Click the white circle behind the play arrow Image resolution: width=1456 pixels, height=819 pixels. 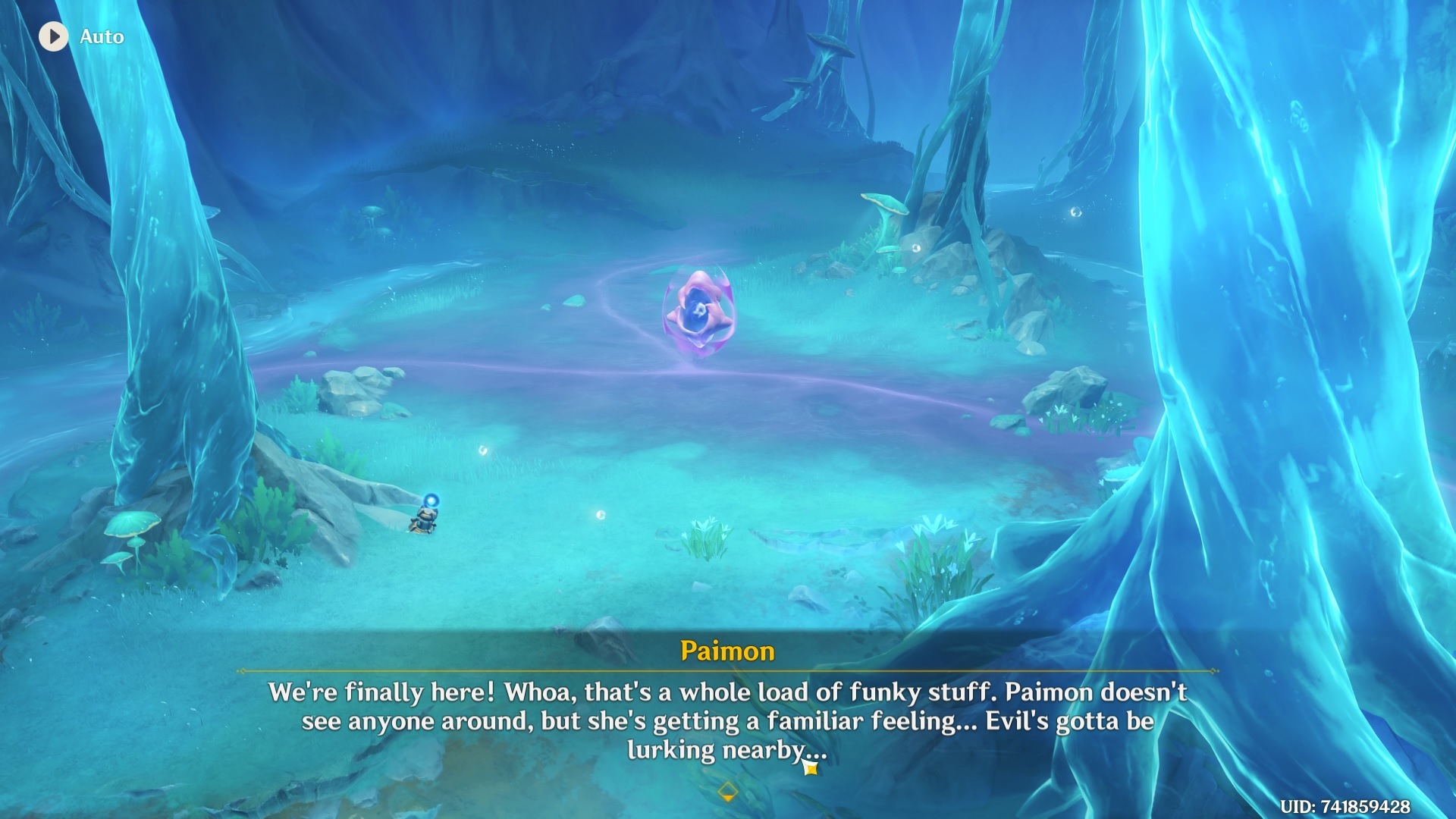click(x=53, y=36)
